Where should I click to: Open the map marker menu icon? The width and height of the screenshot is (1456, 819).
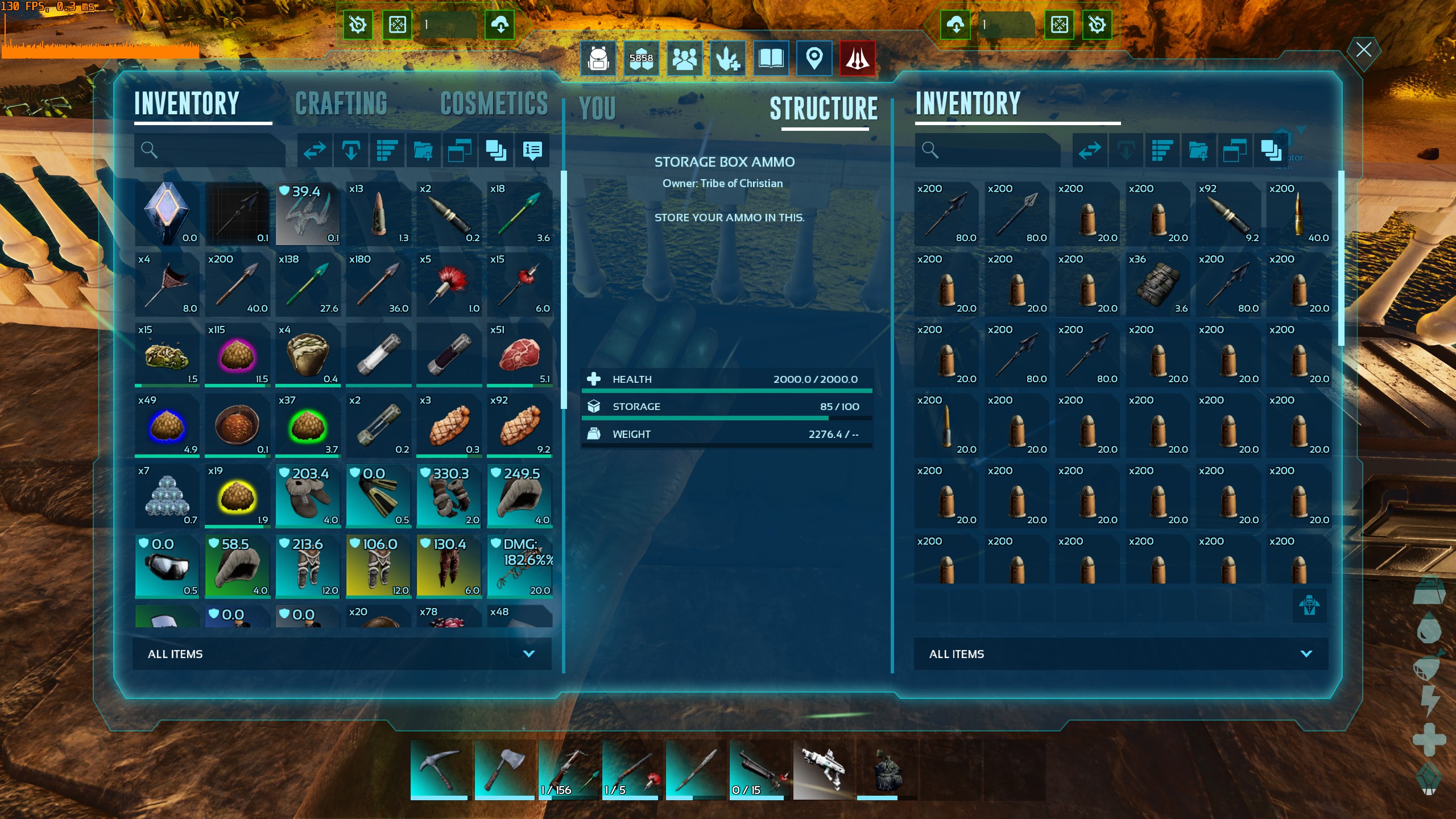pyautogui.click(x=814, y=58)
